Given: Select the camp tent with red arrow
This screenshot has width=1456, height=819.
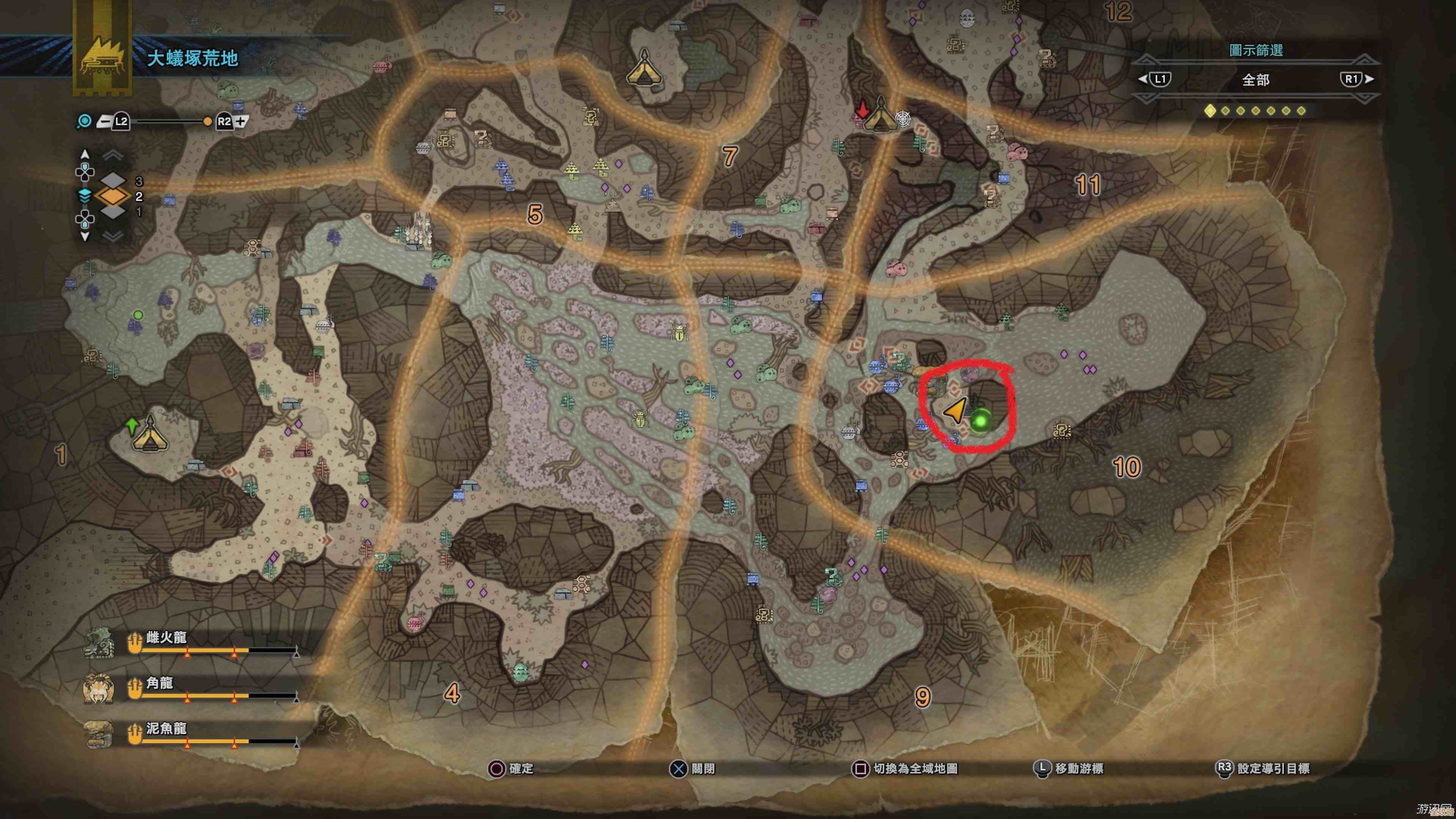Looking at the screenshot, I should click(x=880, y=115).
